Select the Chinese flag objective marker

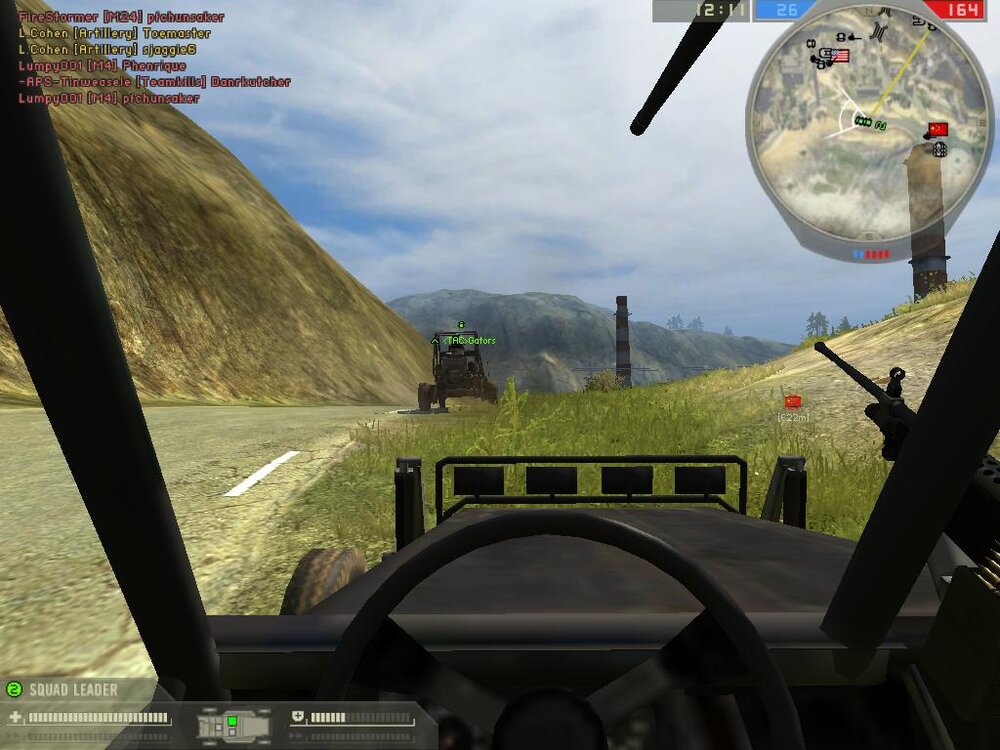[793, 401]
